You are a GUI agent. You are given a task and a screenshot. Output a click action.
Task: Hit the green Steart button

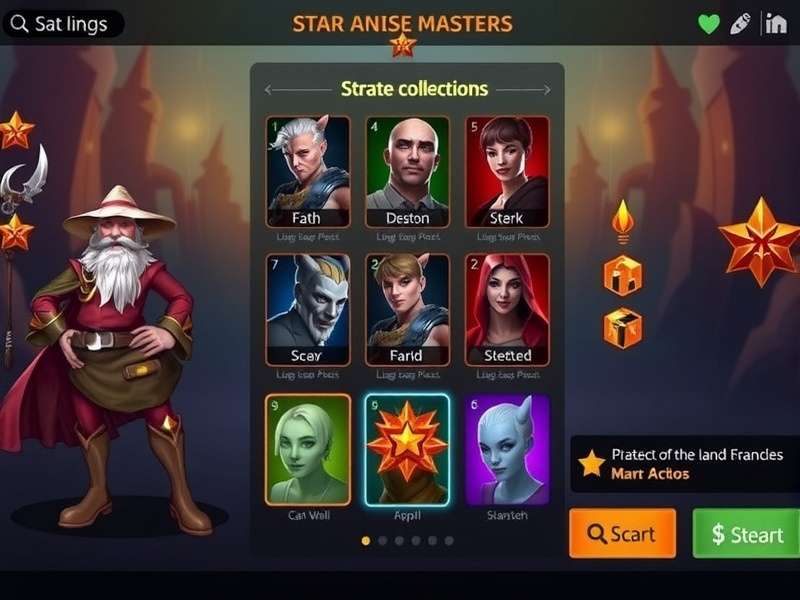click(x=746, y=534)
